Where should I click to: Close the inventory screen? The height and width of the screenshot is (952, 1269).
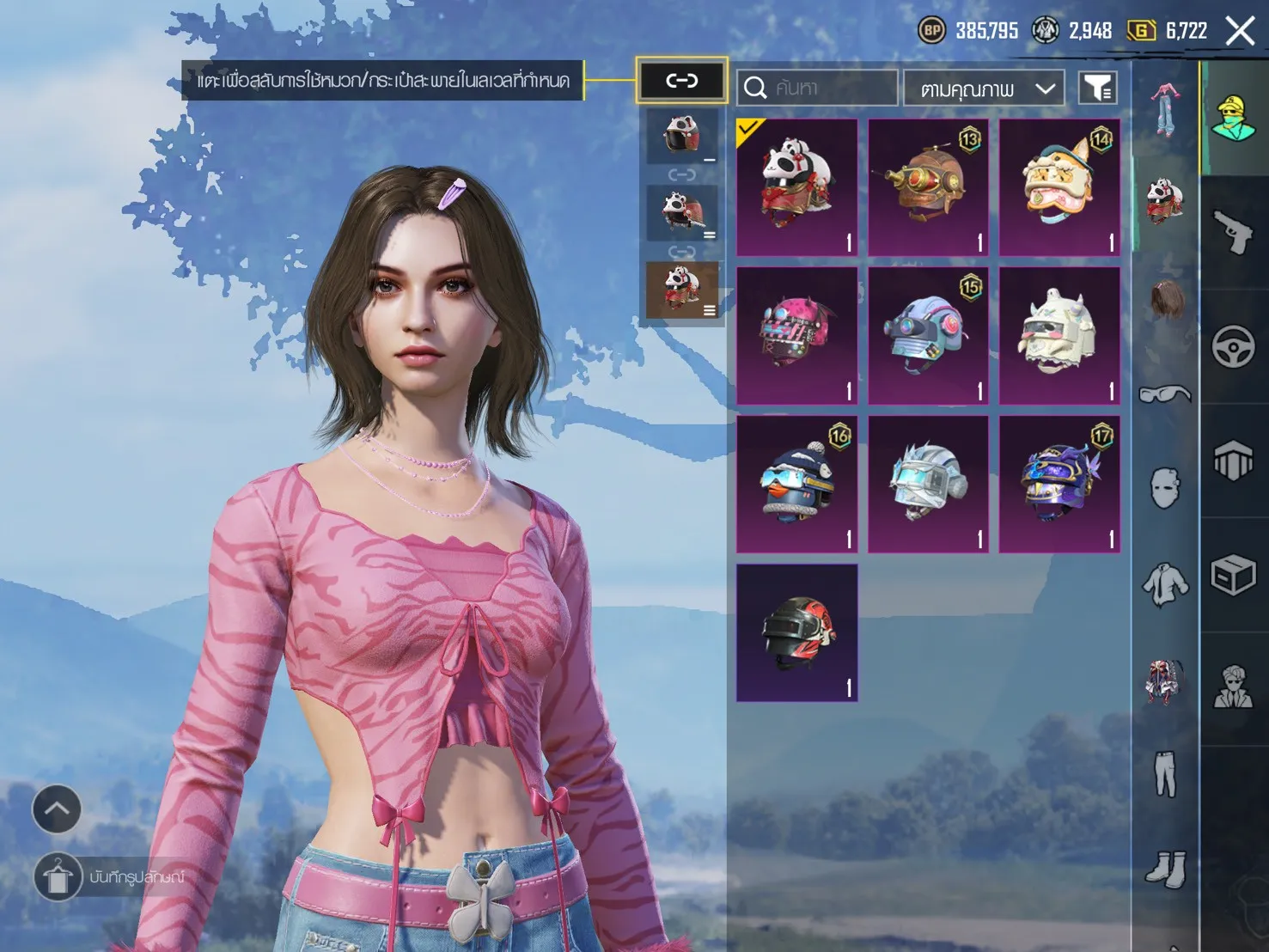(1240, 32)
